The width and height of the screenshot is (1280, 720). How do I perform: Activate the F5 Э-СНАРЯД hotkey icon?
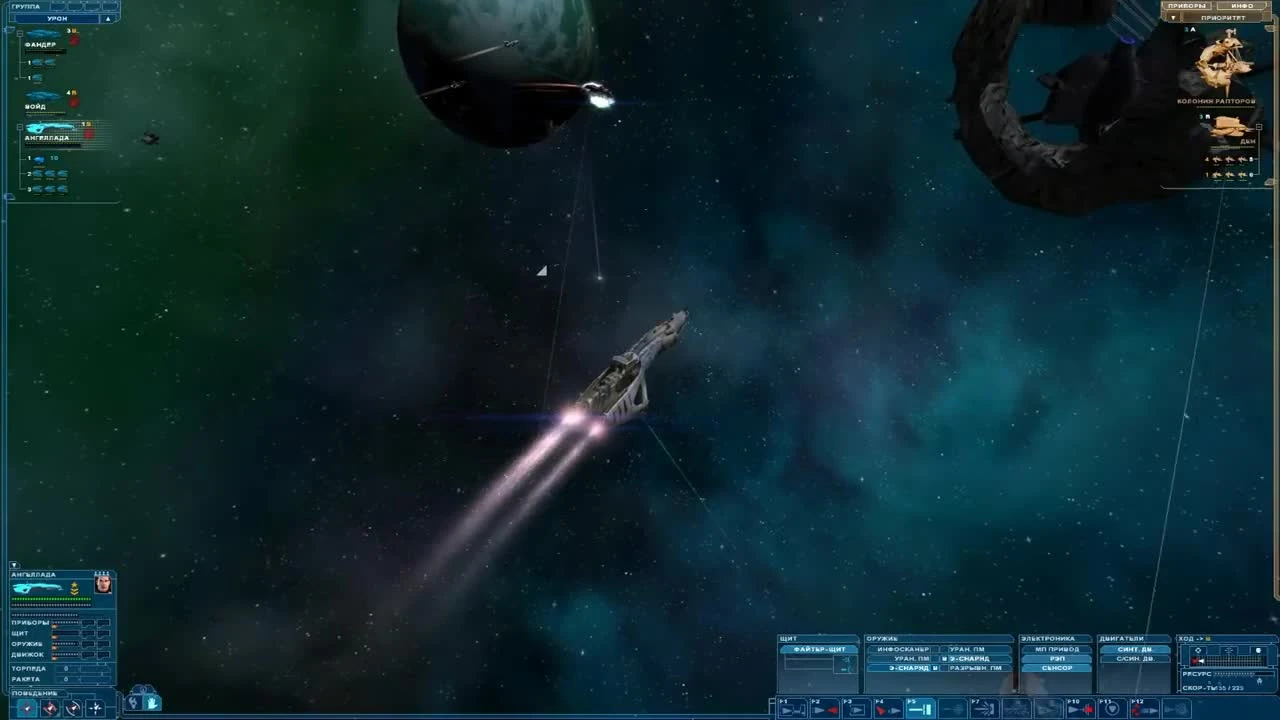pos(919,708)
